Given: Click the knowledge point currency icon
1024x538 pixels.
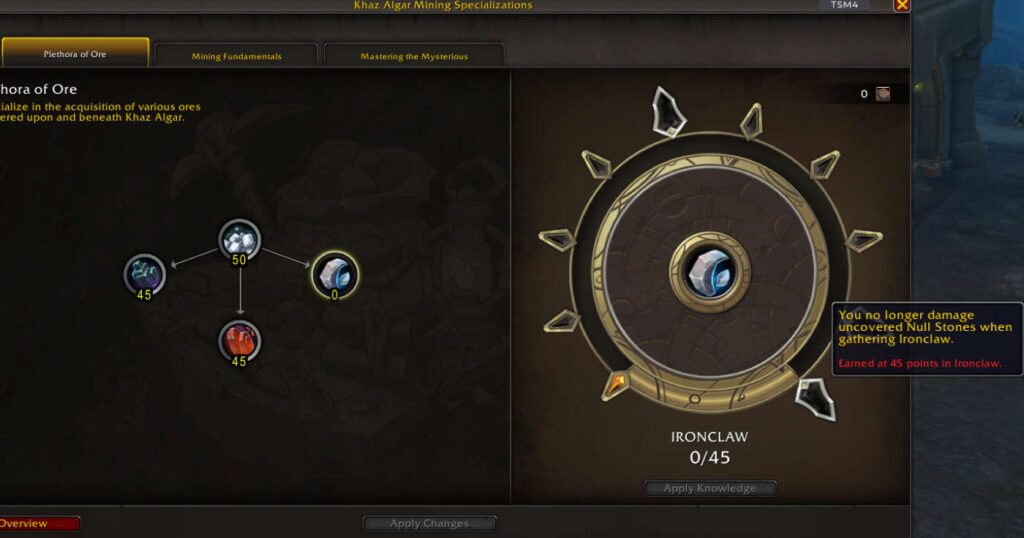Looking at the screenshot, I should click(883, 94).
